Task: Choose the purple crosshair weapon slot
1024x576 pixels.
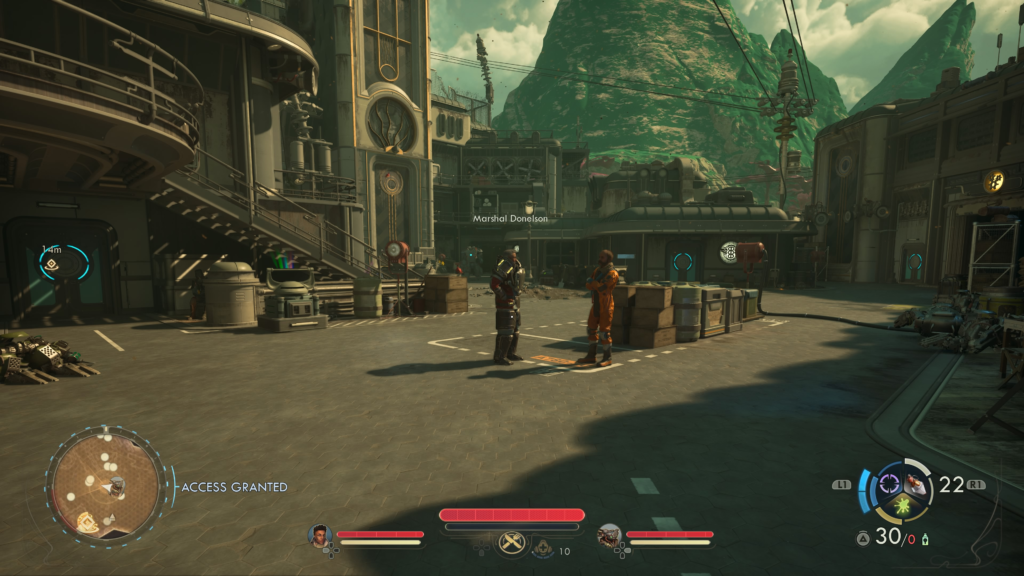Action: pos(888,485)
